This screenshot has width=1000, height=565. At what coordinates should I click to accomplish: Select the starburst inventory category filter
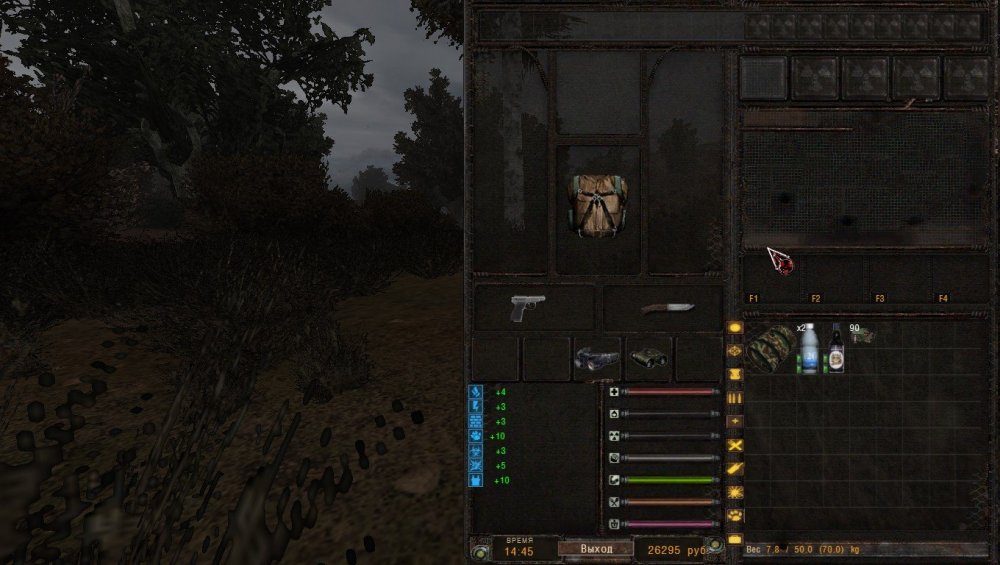pyautogui.click(x=735, y=492)
